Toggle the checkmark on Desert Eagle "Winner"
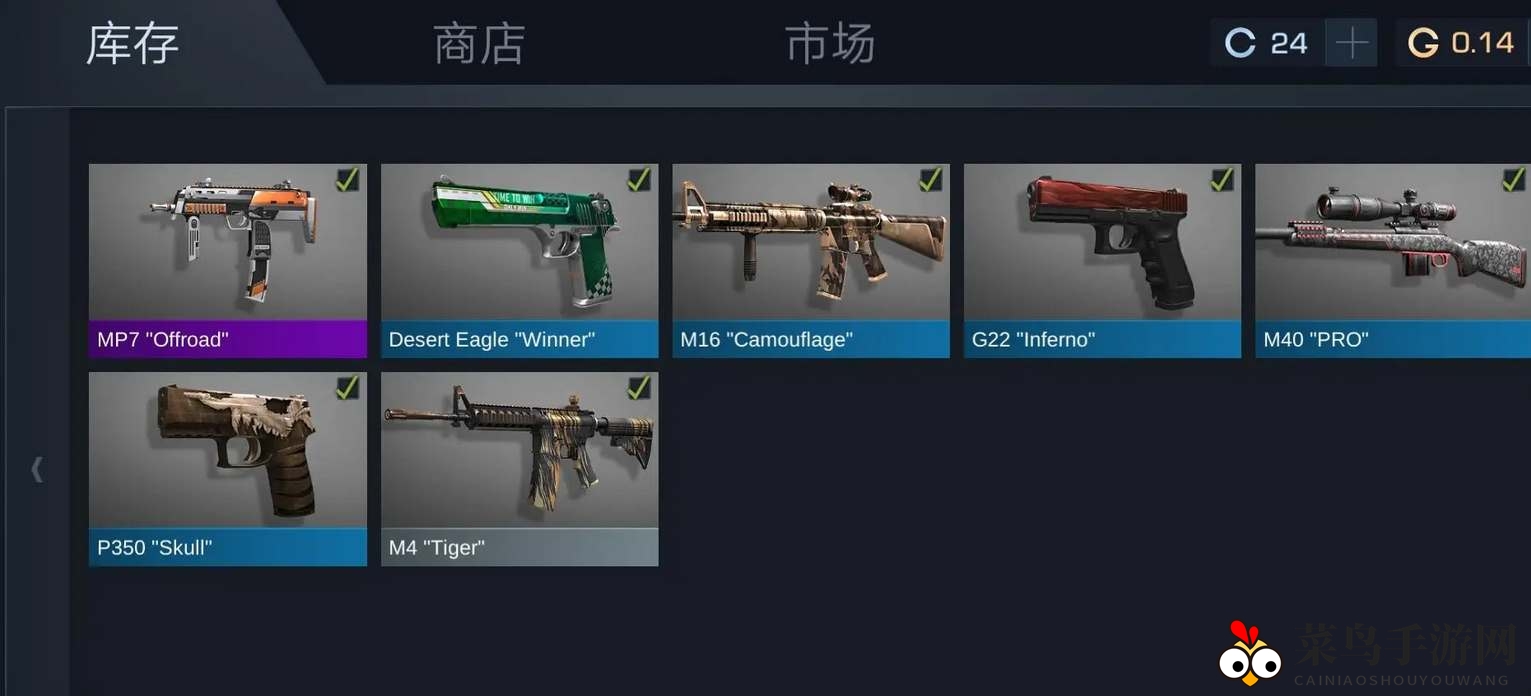Image resolution: width=1531 pixels, height=696 pixels. pyautogui.click(x=638, y=180)
